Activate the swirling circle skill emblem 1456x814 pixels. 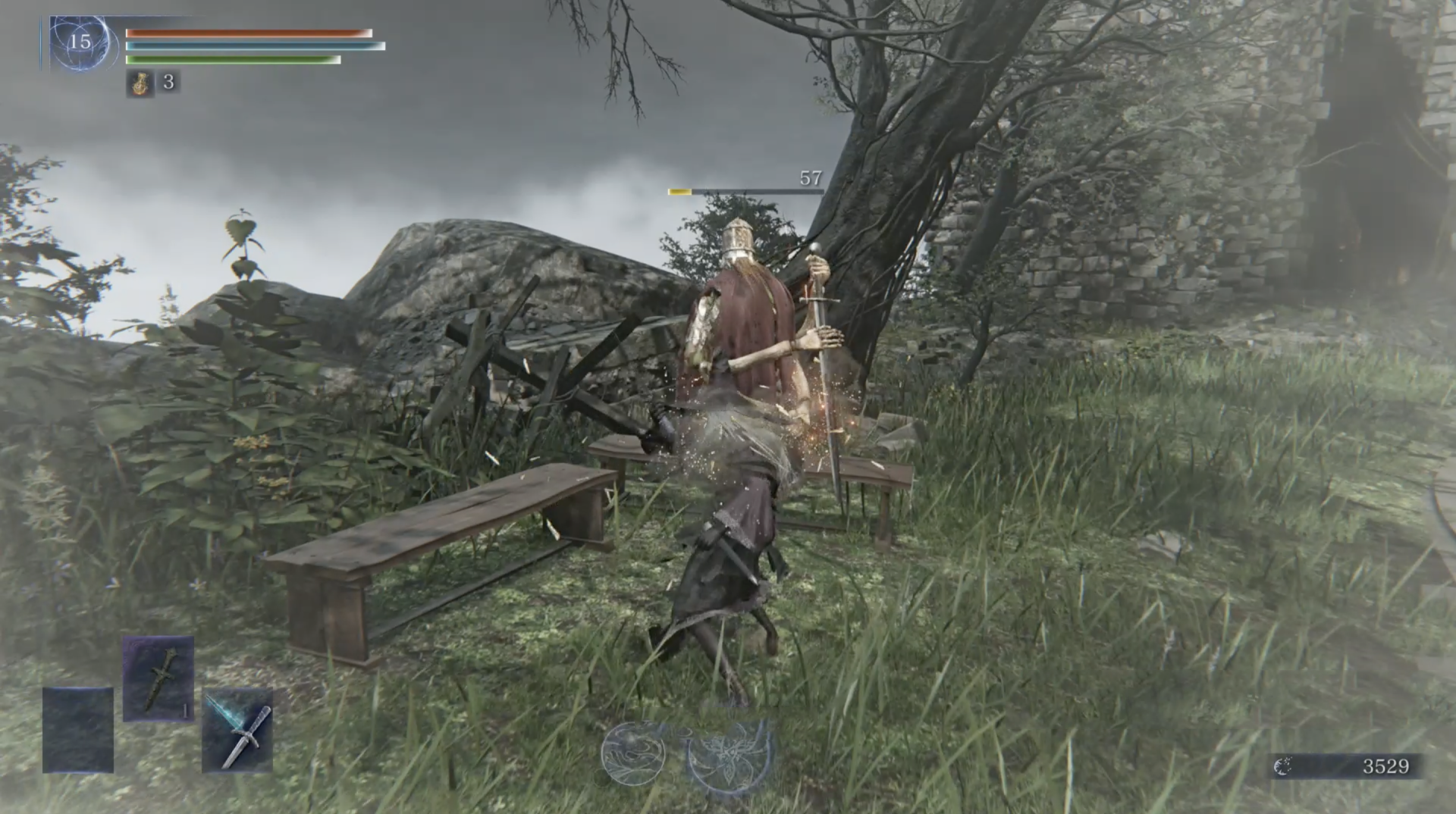pyautogui.click(x=633, y=753)
